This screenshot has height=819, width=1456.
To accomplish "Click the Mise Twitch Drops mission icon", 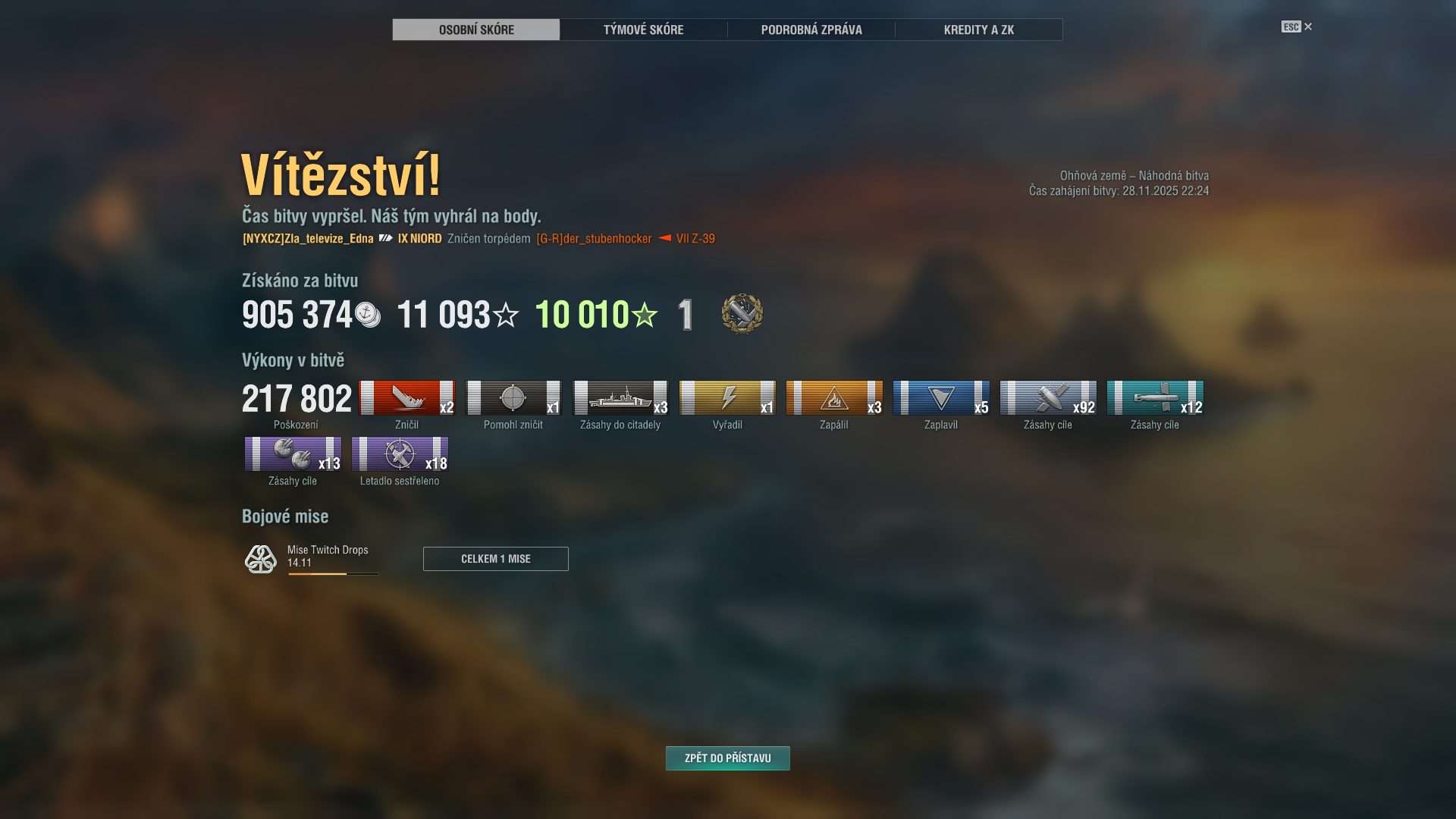I will tap(260, 559).
